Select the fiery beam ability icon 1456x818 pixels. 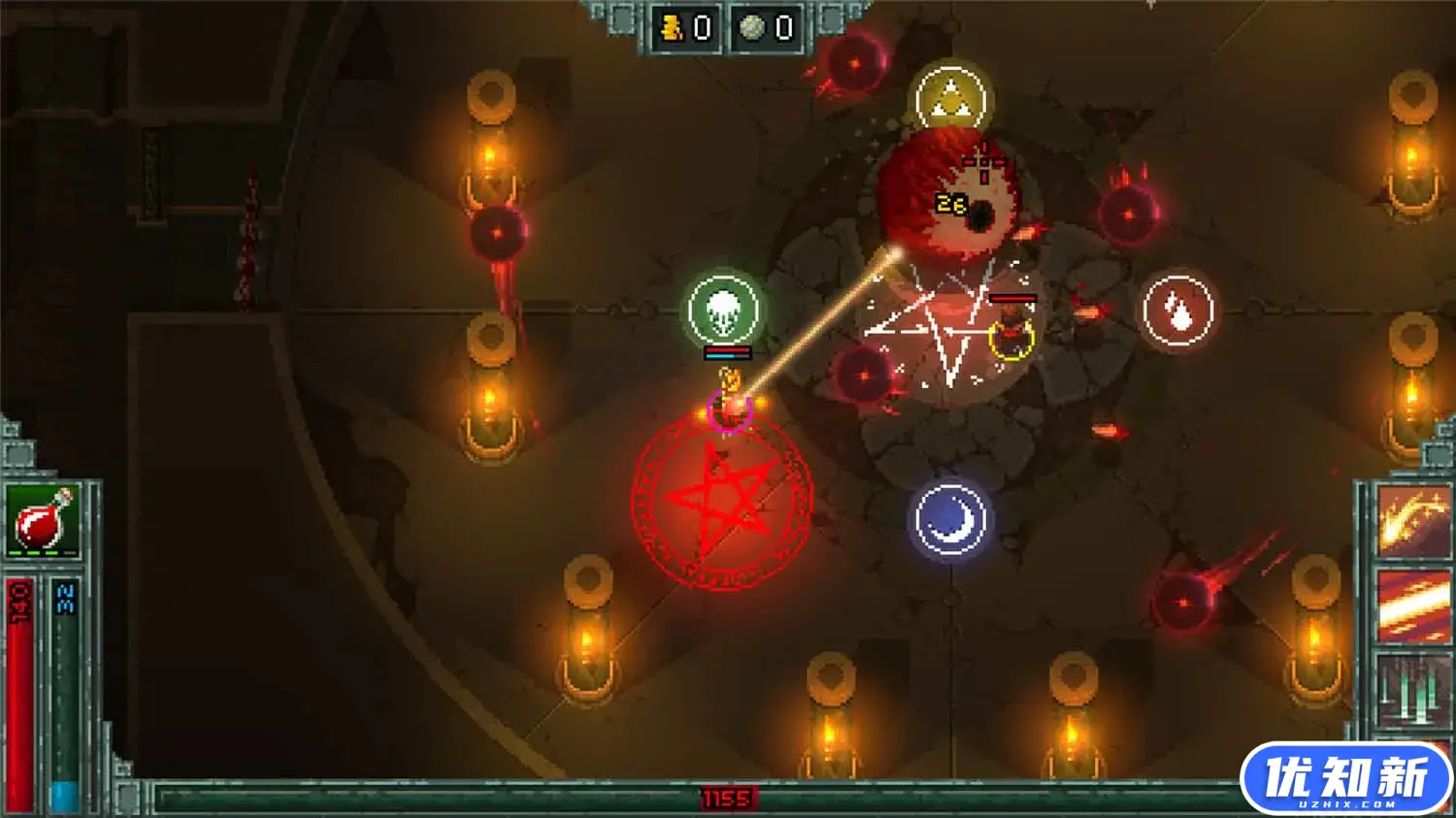[x=1412, y=605]
